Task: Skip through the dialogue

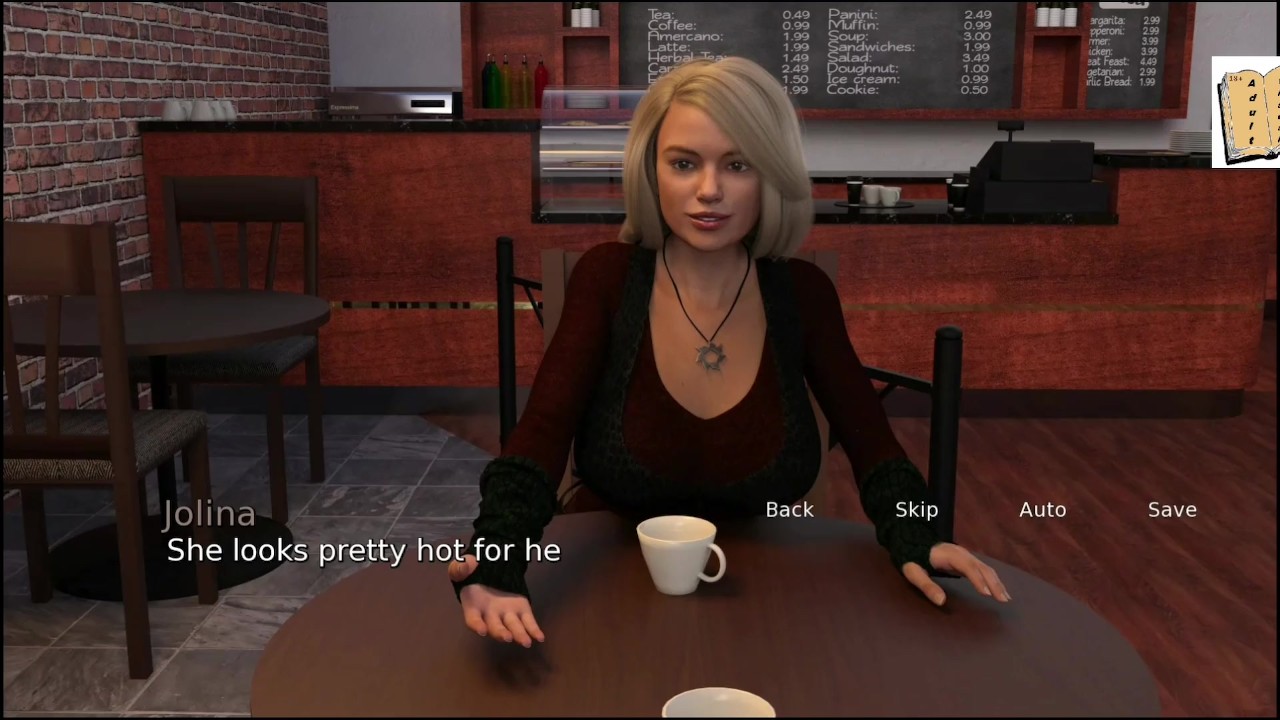Action: [x=916, y=510]
